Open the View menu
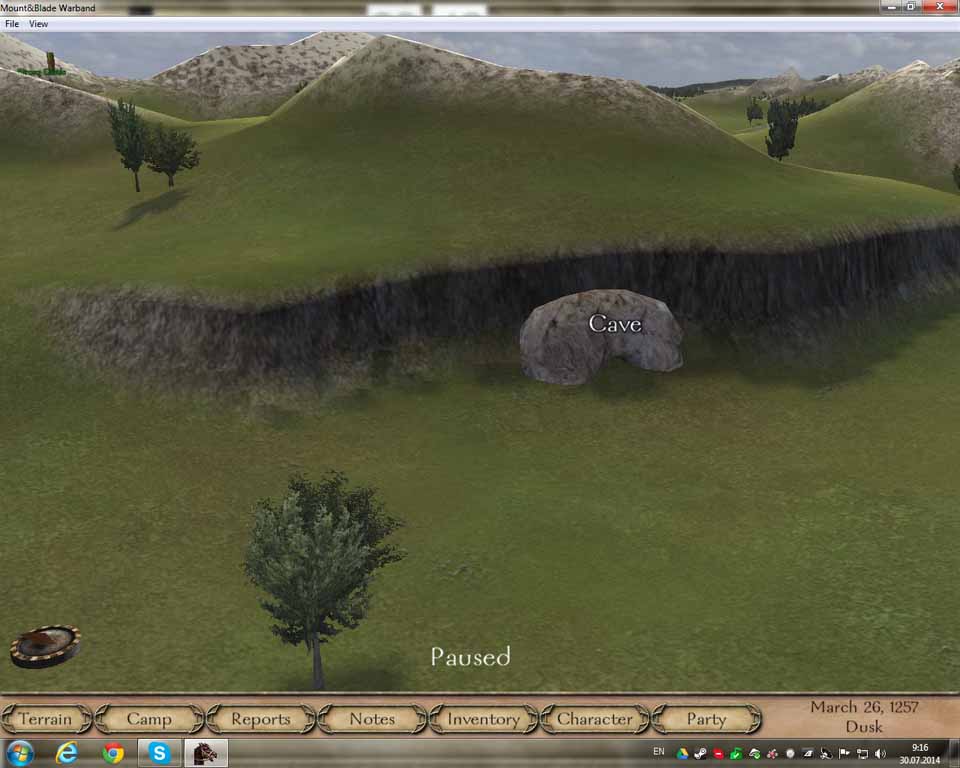The image size is (960, 768). pos(38,23)
